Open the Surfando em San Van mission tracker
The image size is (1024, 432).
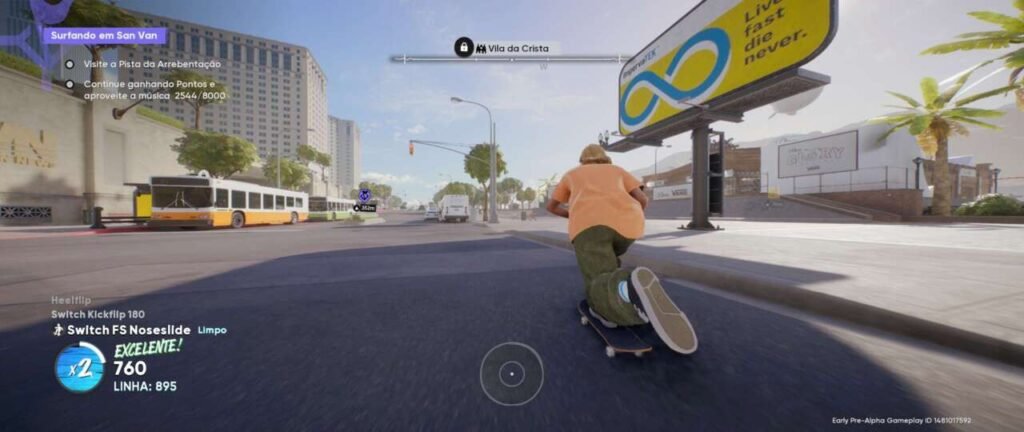click(x=104, y=36)
